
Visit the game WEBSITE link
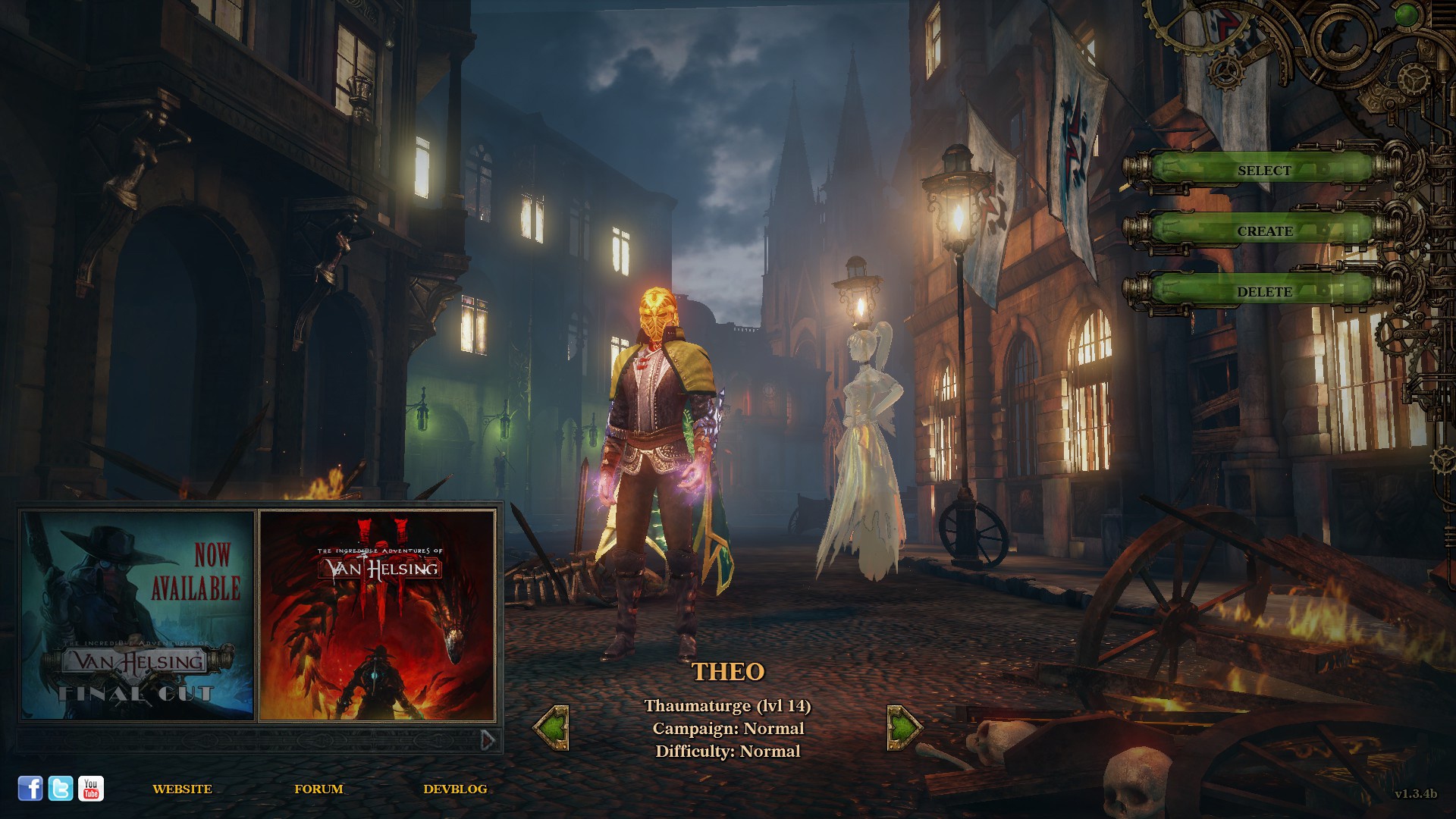click(x=182, y=789)
